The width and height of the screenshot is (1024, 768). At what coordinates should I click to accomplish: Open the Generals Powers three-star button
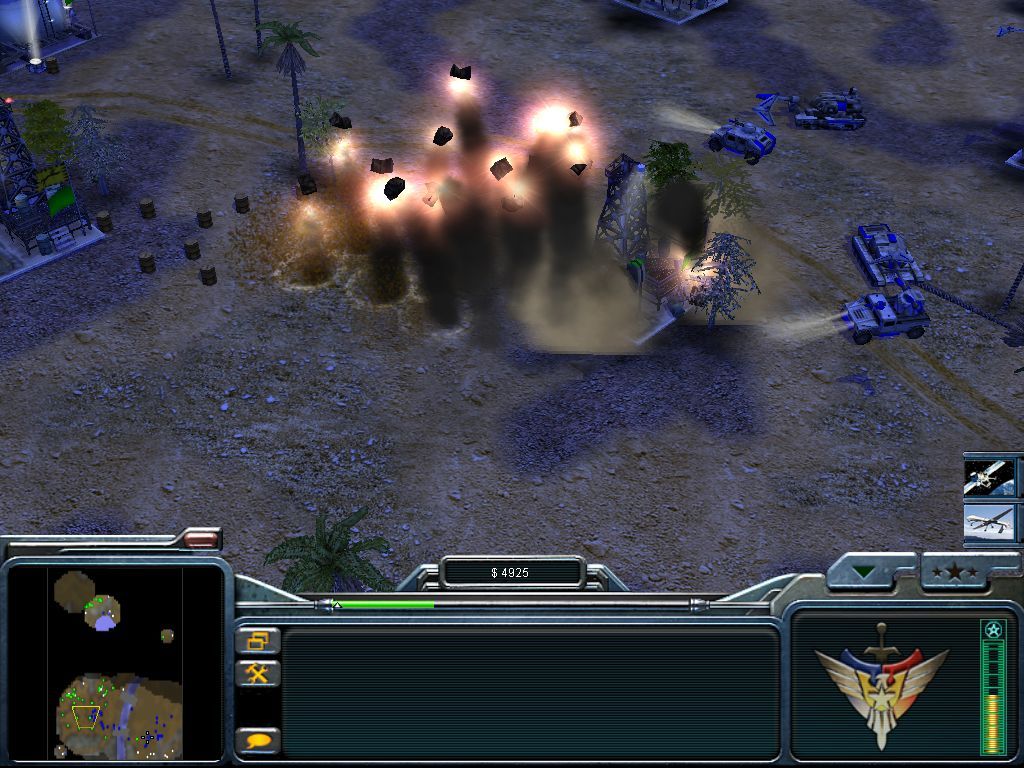click(955, 572)
